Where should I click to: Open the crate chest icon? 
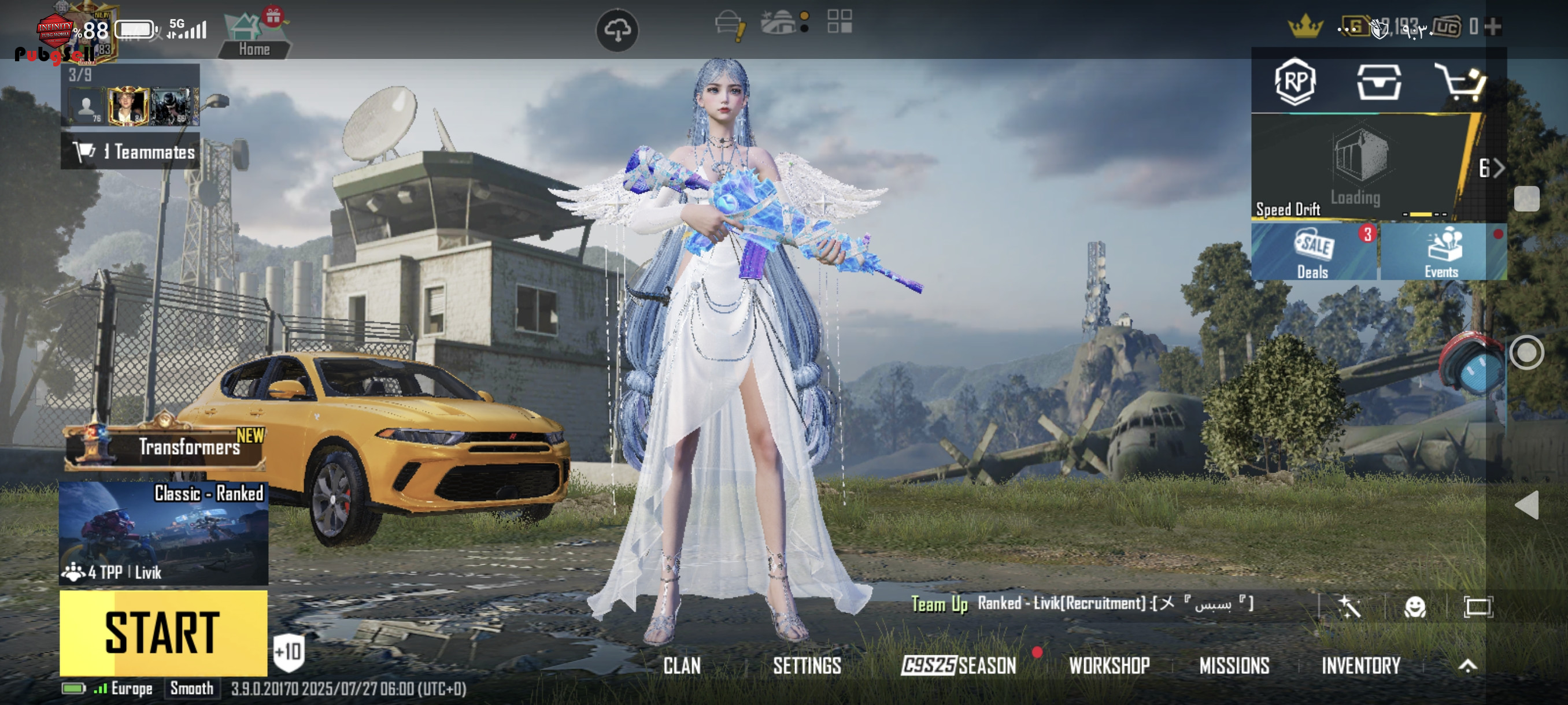point(1378,81)
